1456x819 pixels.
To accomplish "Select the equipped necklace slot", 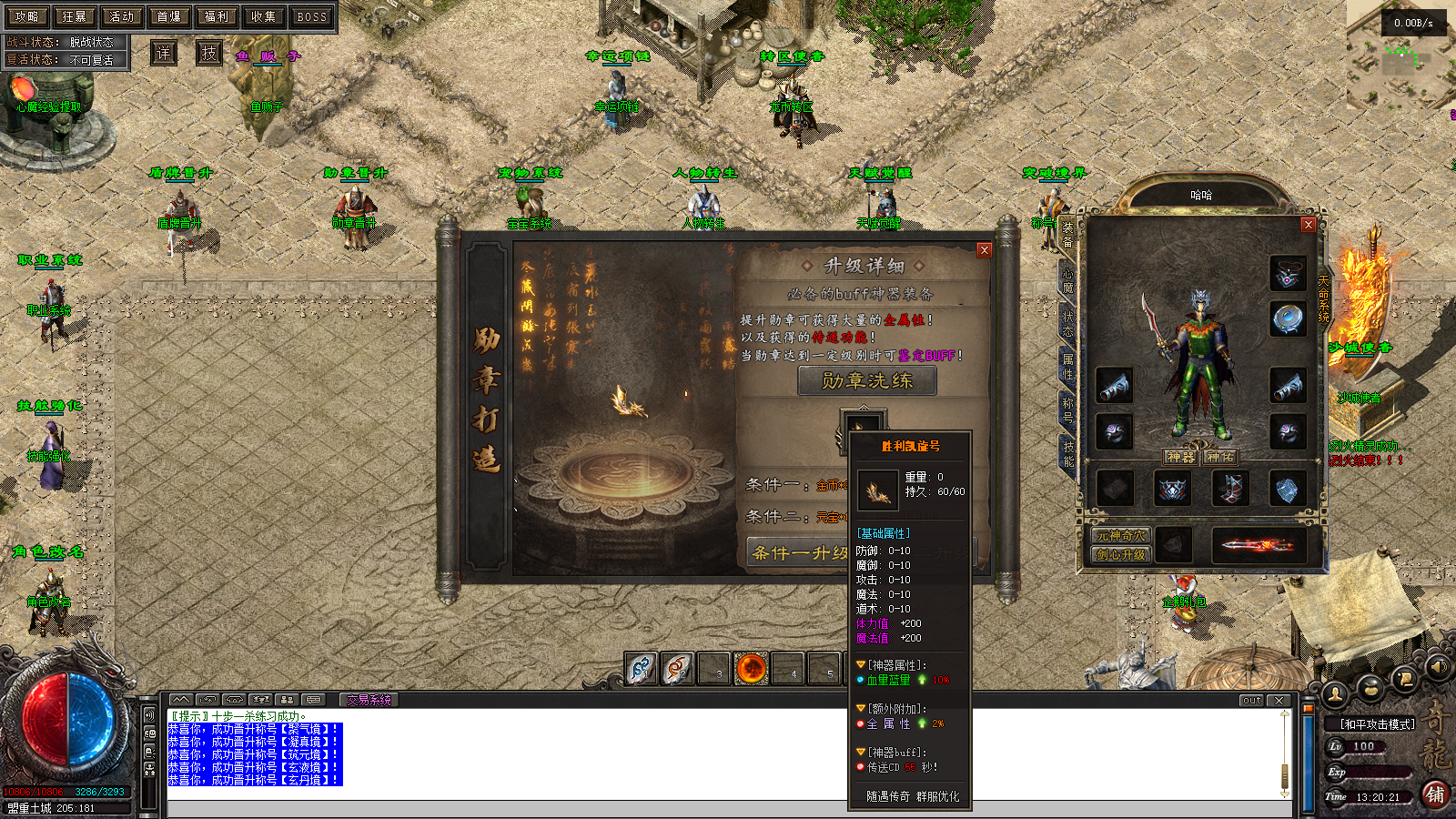I will [1287, 273].
